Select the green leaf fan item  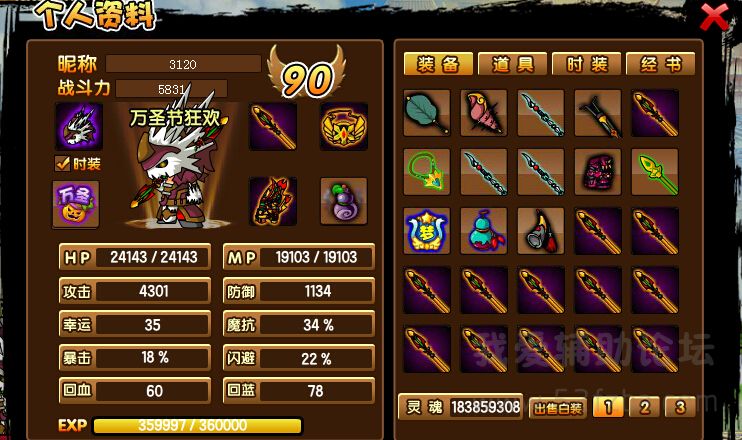pyautogui.click(x=427, y=113)
